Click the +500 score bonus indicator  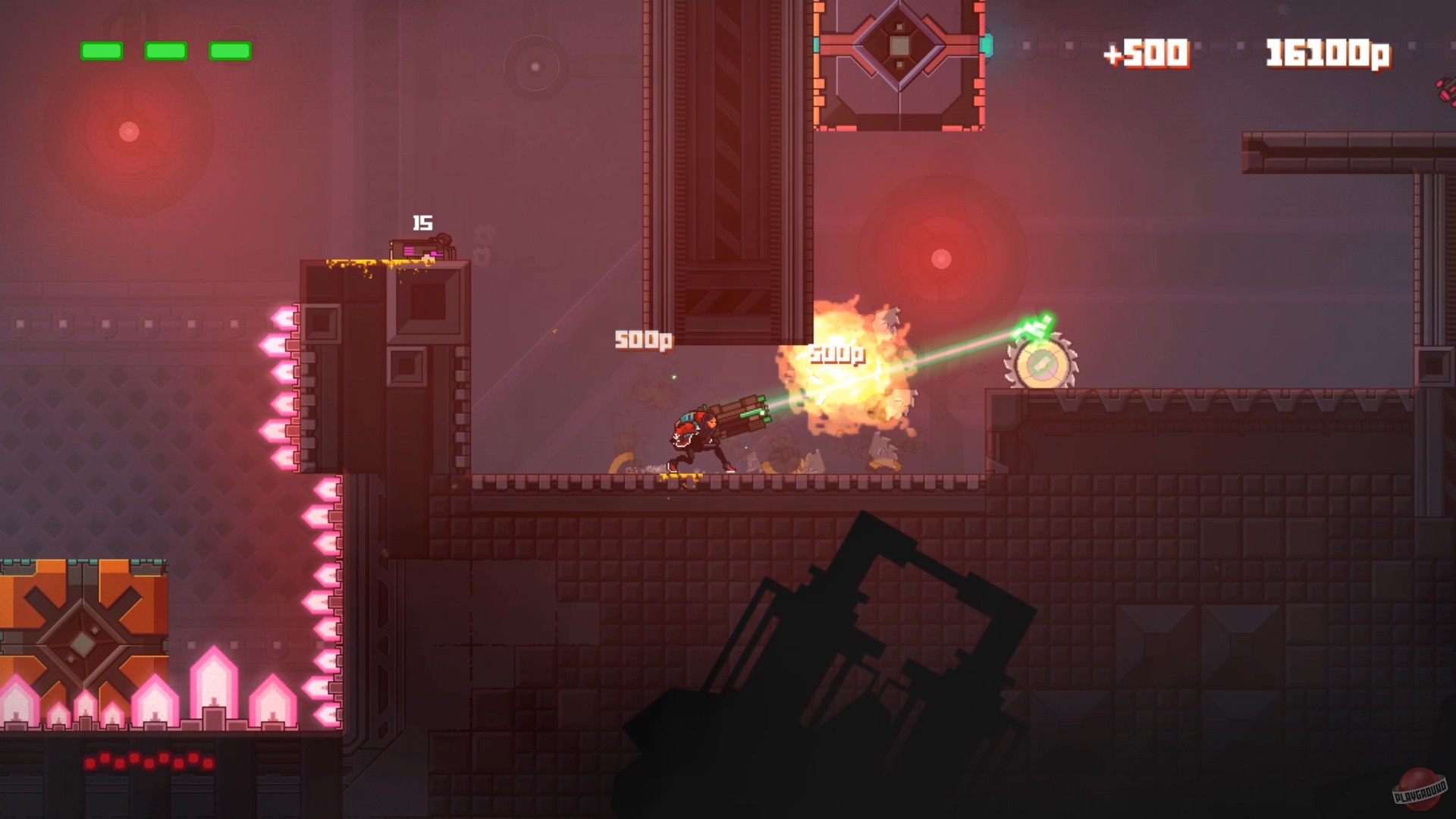click(1147, 53)
